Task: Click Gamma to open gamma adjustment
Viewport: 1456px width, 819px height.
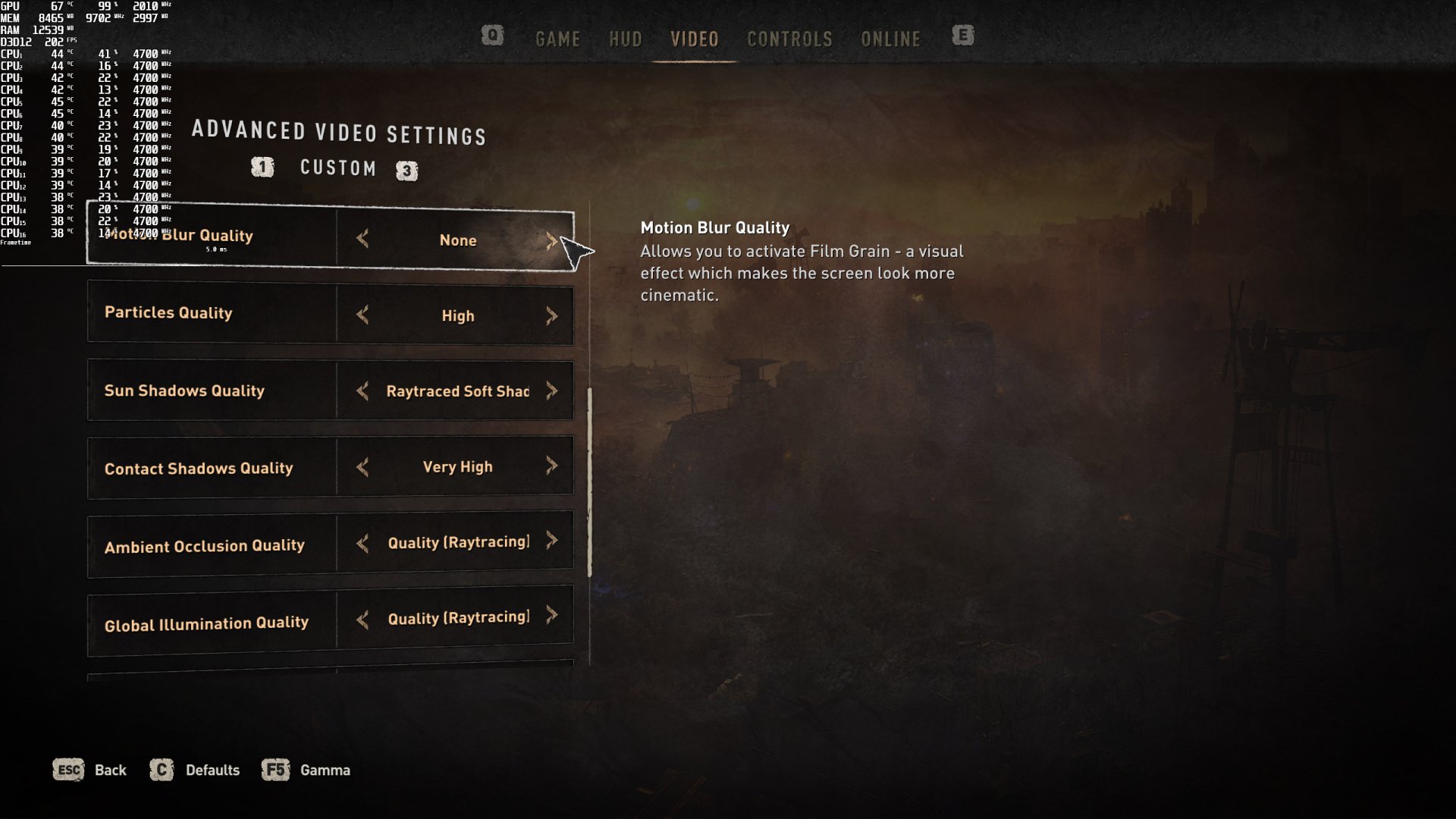Action: click(325, 770)
